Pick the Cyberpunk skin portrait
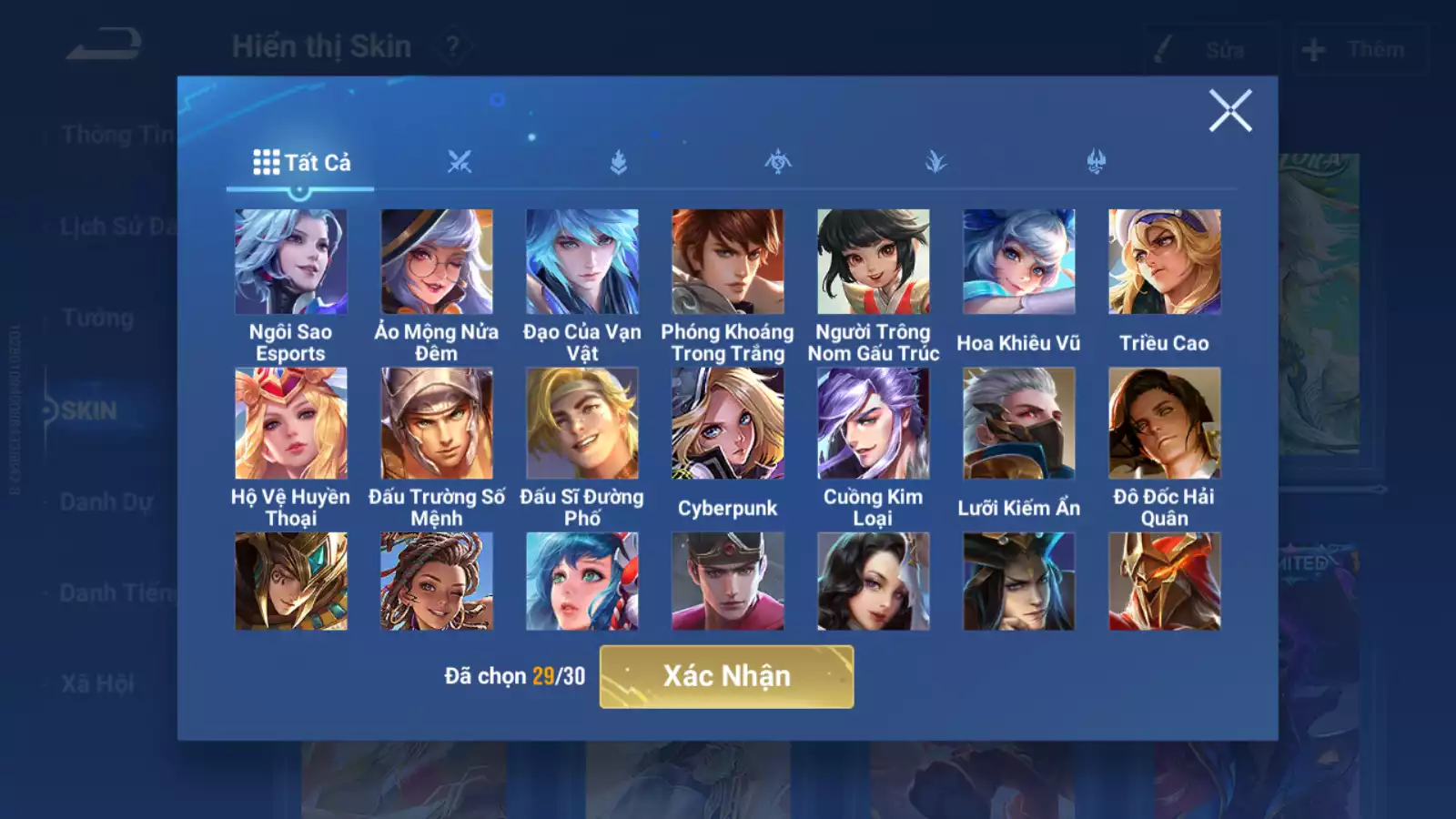The image size is (1456, 819). click(728, 423)
